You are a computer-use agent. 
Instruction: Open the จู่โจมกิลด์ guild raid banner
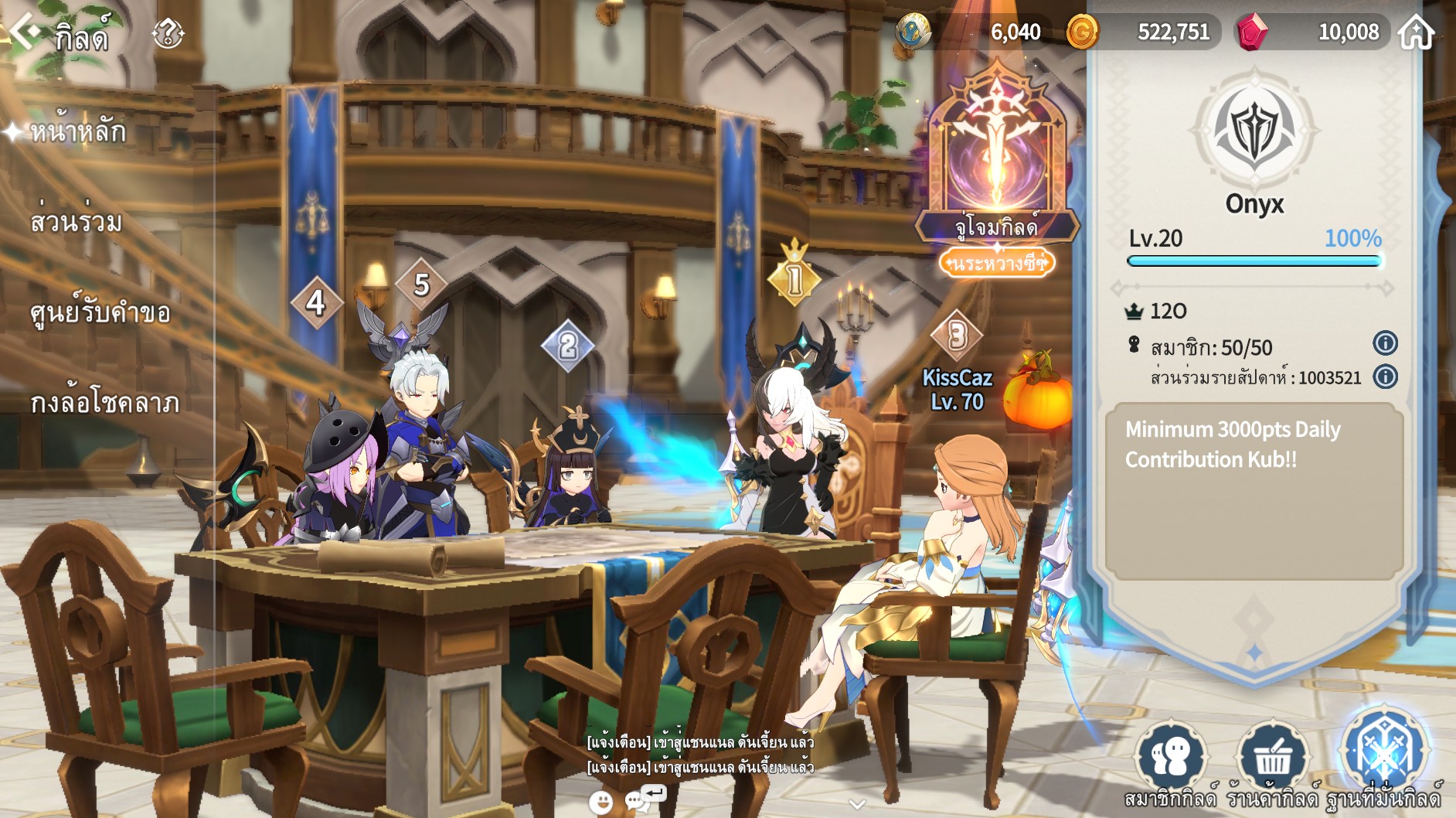pyautogui.click(x=997, y=170)
